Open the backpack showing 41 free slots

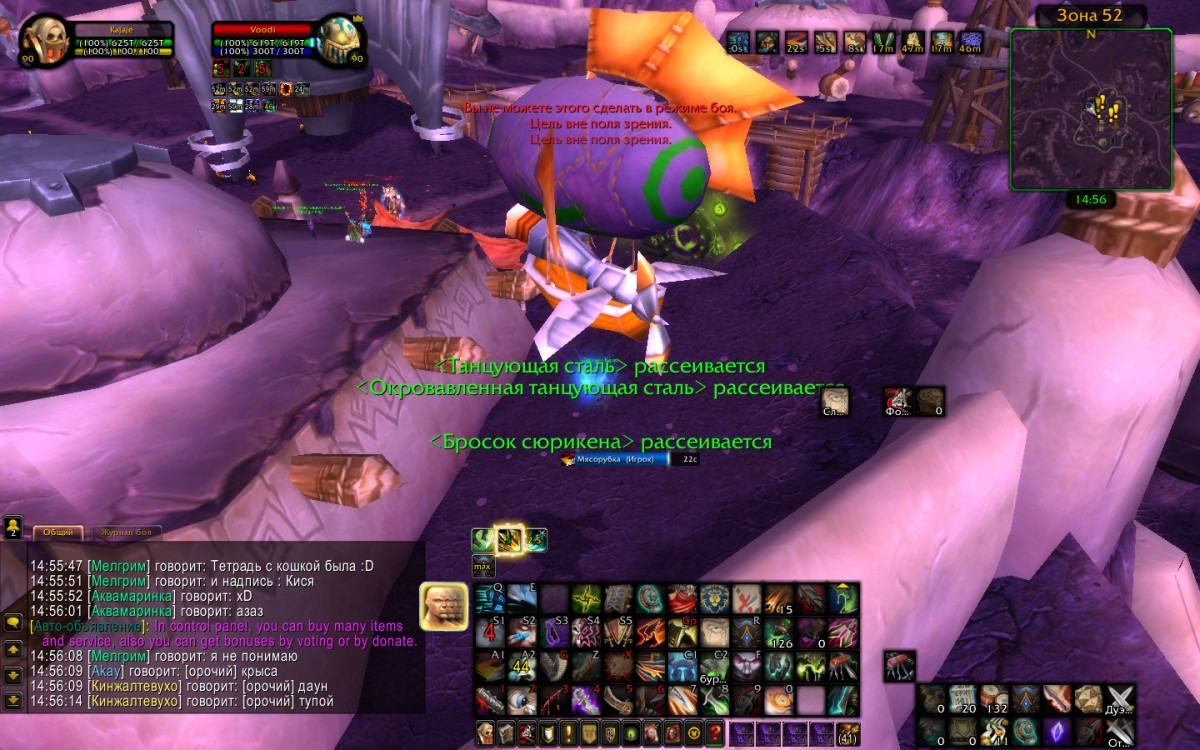click(x=847, y=732)
